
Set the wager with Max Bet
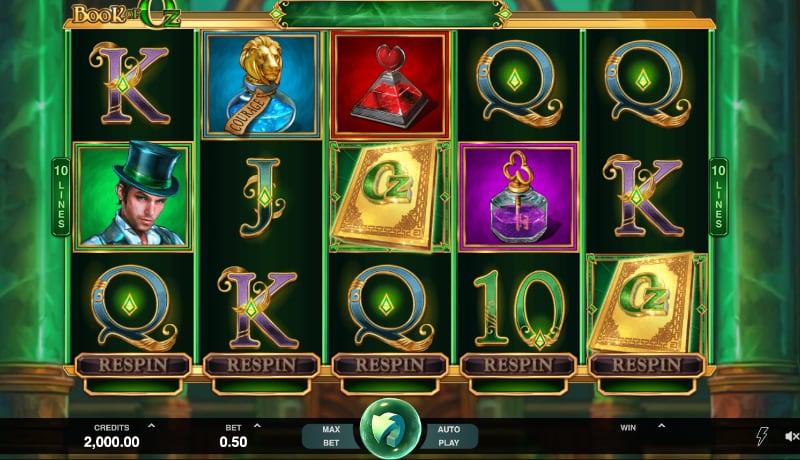coord(331,435)
